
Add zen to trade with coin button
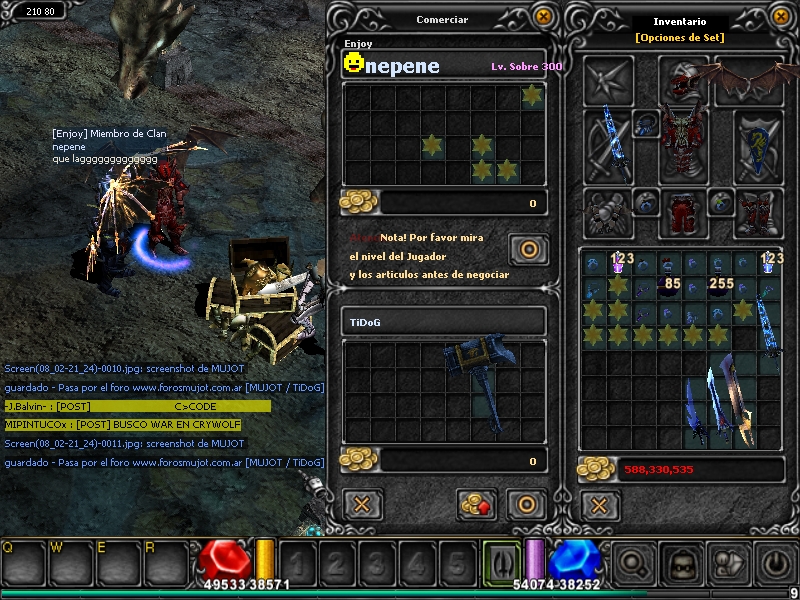[x=477, y=503]
